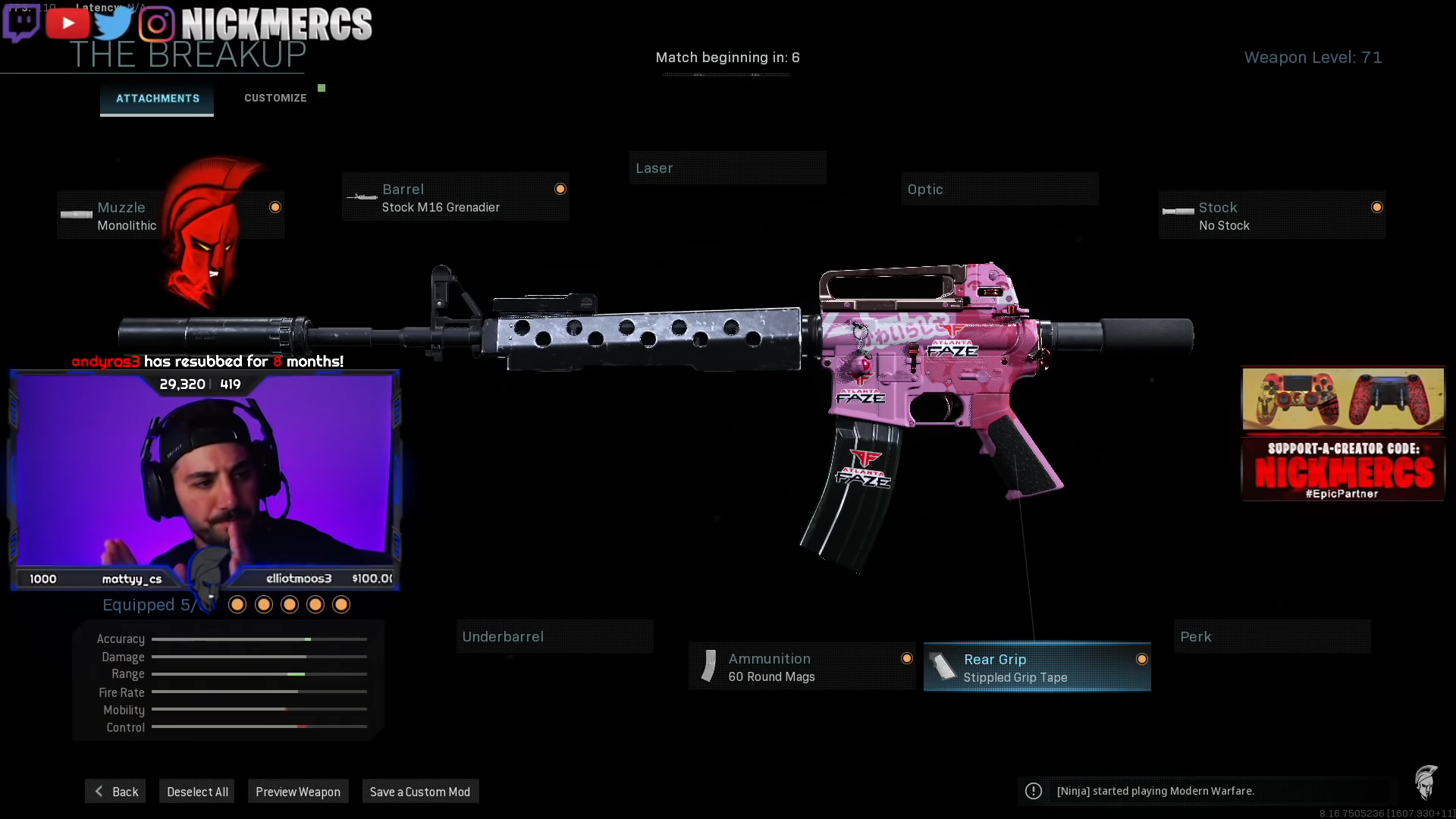The width and height of the screenshot is (1456, 819).
Task: Select the Attachments tab
Action: coord(157,98)
